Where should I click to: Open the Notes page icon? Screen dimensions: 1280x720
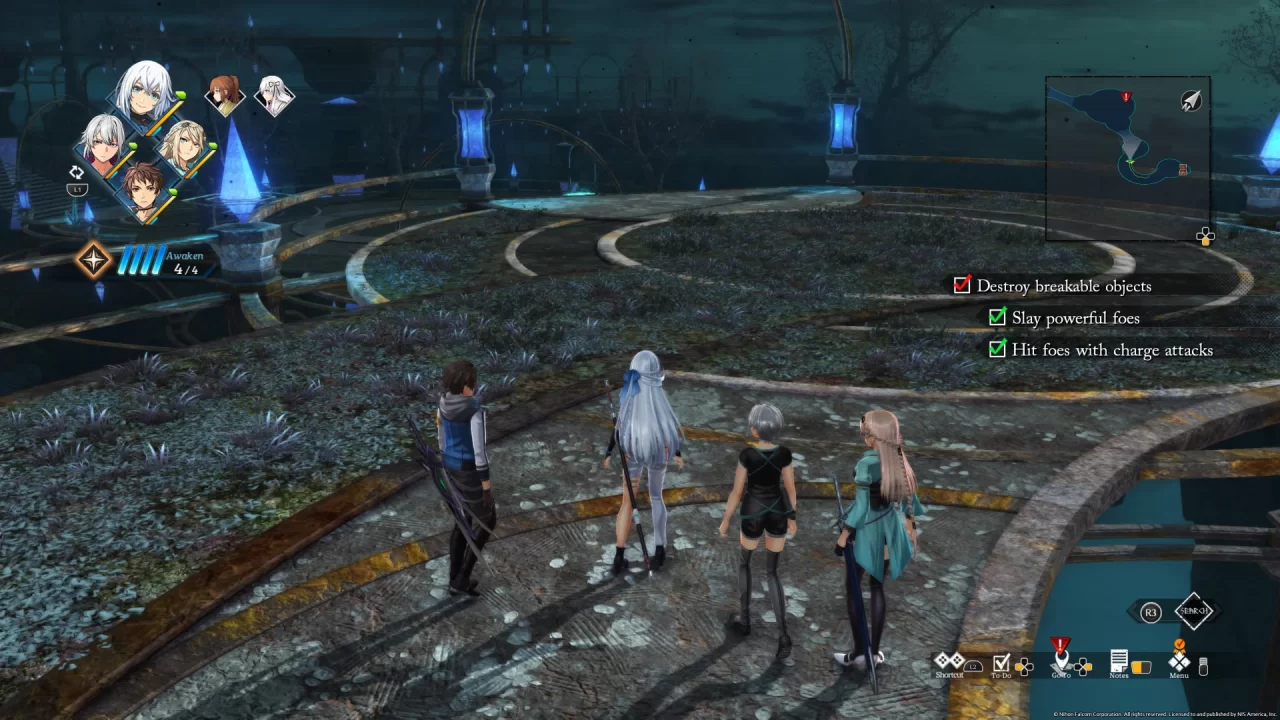coord(1120,661)
